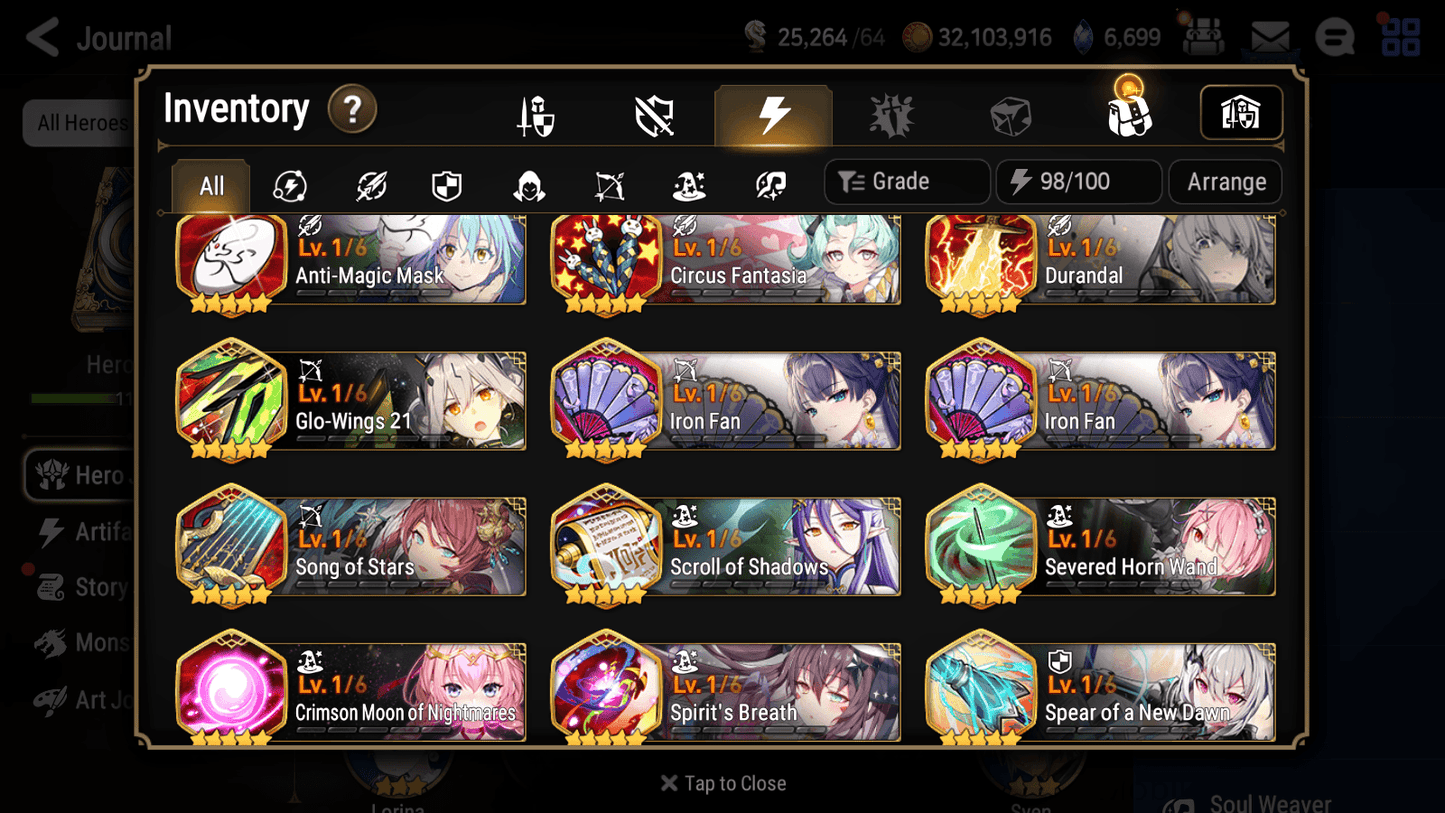Select the Durandal artifact thumbnail

click(981, 259)
